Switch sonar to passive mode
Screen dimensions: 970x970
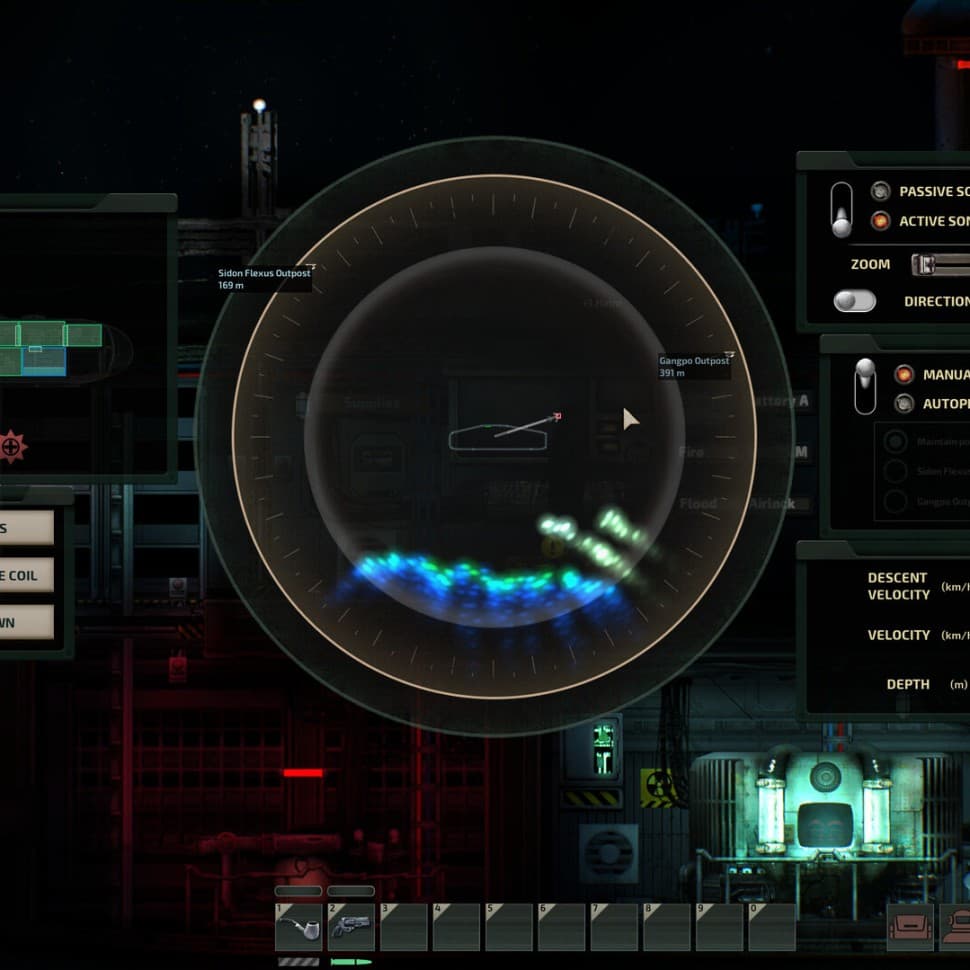tap(880, 191)
